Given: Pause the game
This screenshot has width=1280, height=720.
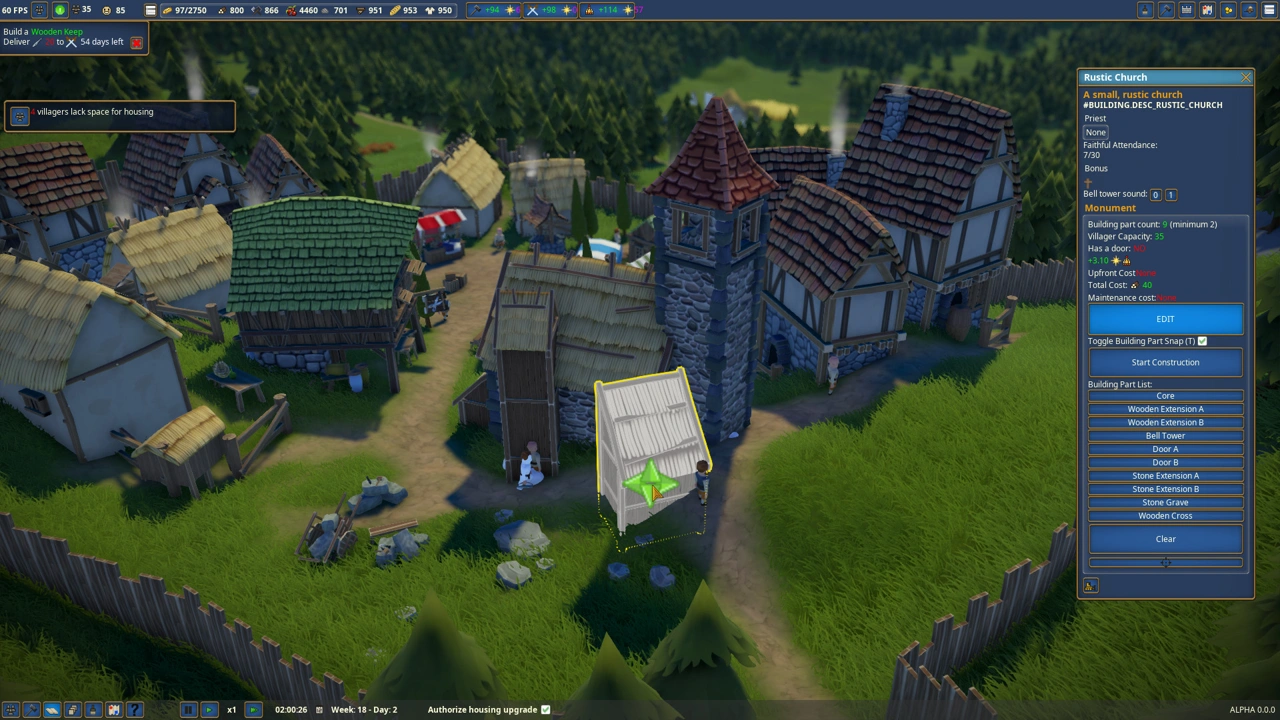Looking at the screenshot, I should (x=187, y=710).
